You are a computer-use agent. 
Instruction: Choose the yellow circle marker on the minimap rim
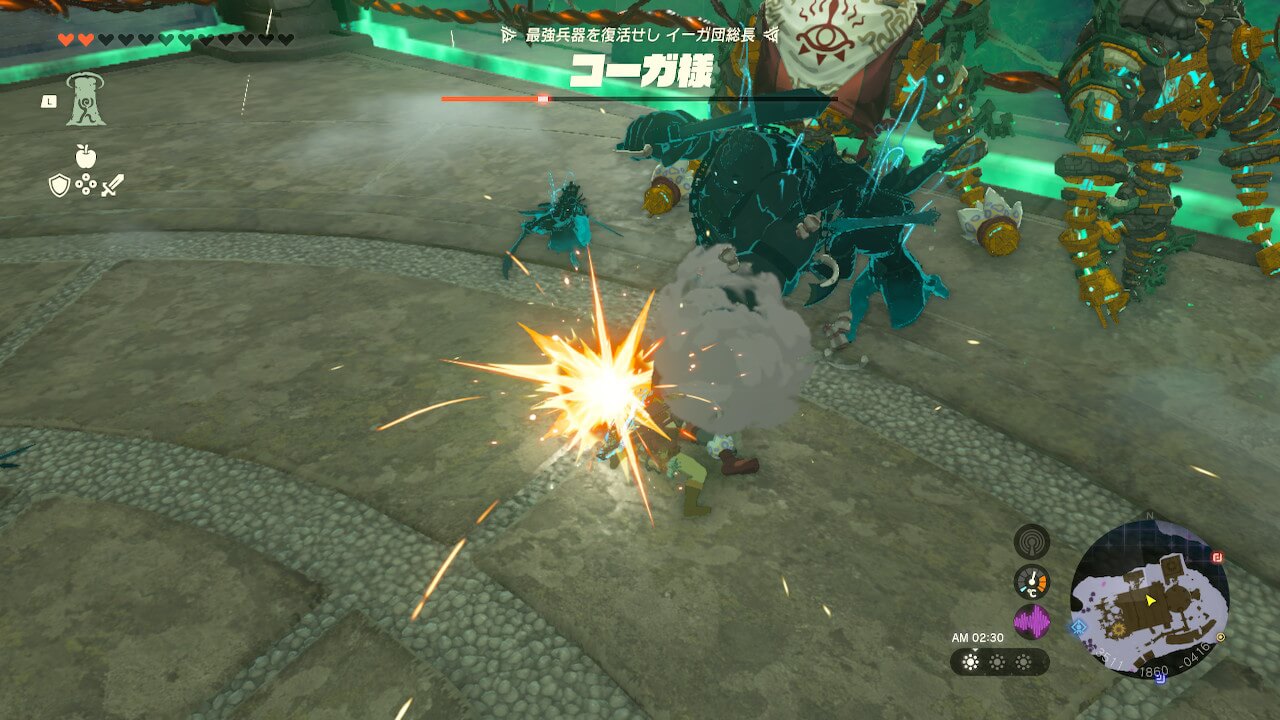tap(1221, 636)
